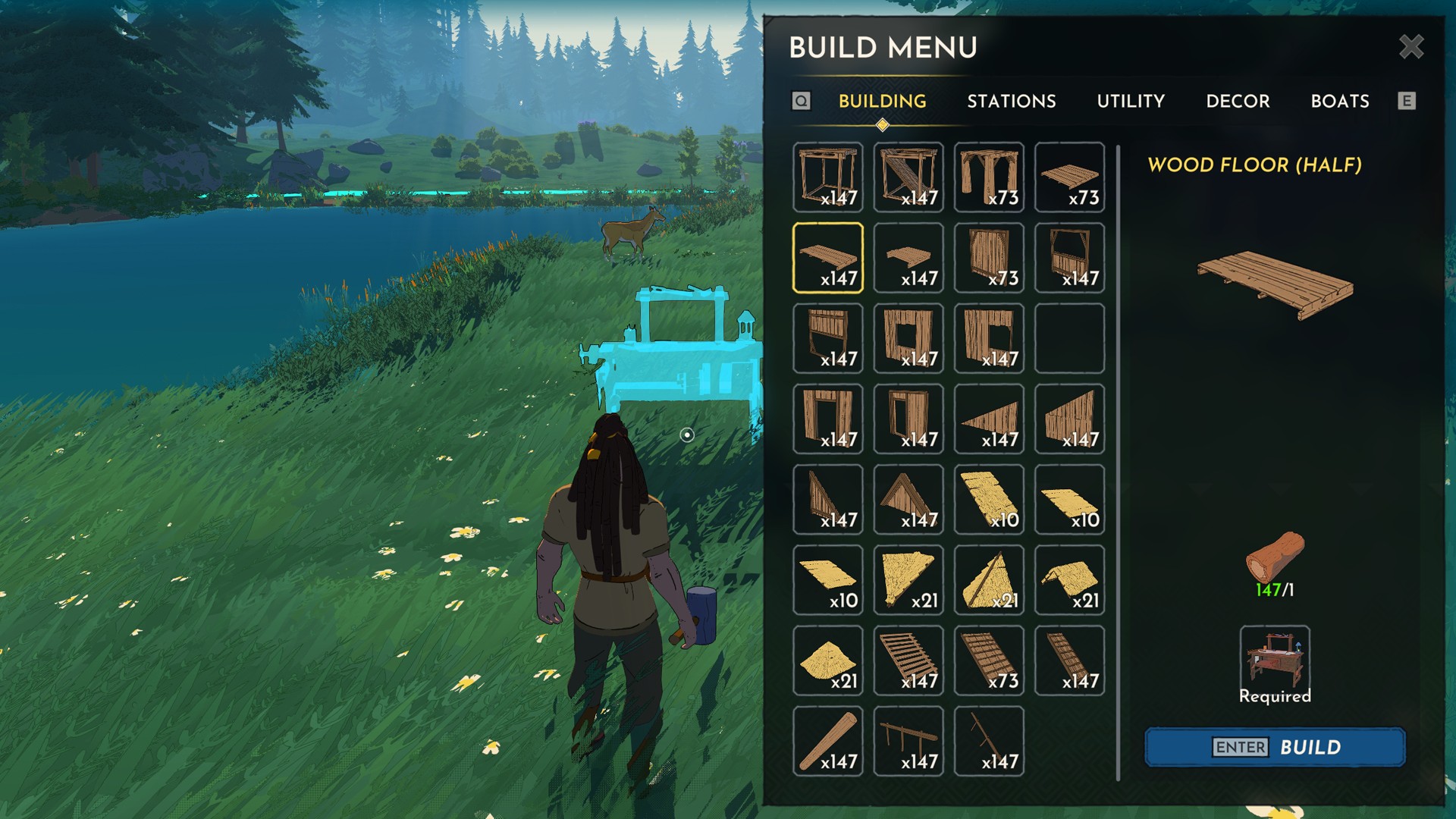This screenshot has width=1456, height=819.
Task: Select the wooden fence rail piece
Action: coord(908,741)
